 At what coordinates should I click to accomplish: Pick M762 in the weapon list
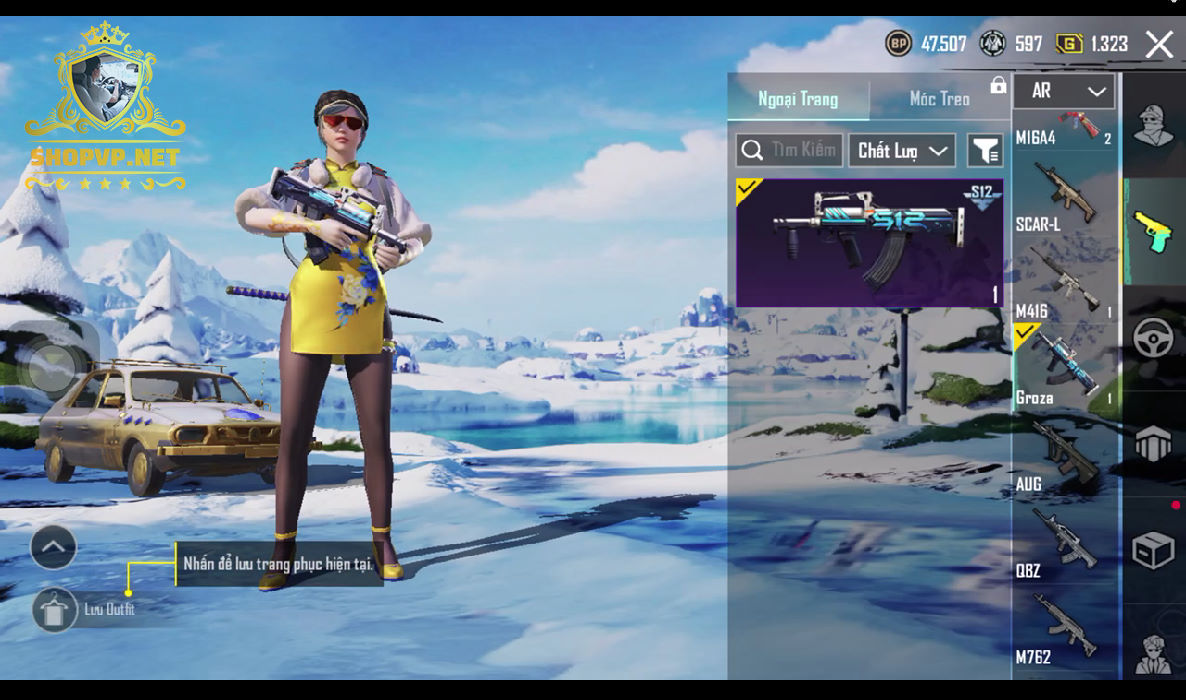point(1064,628)
